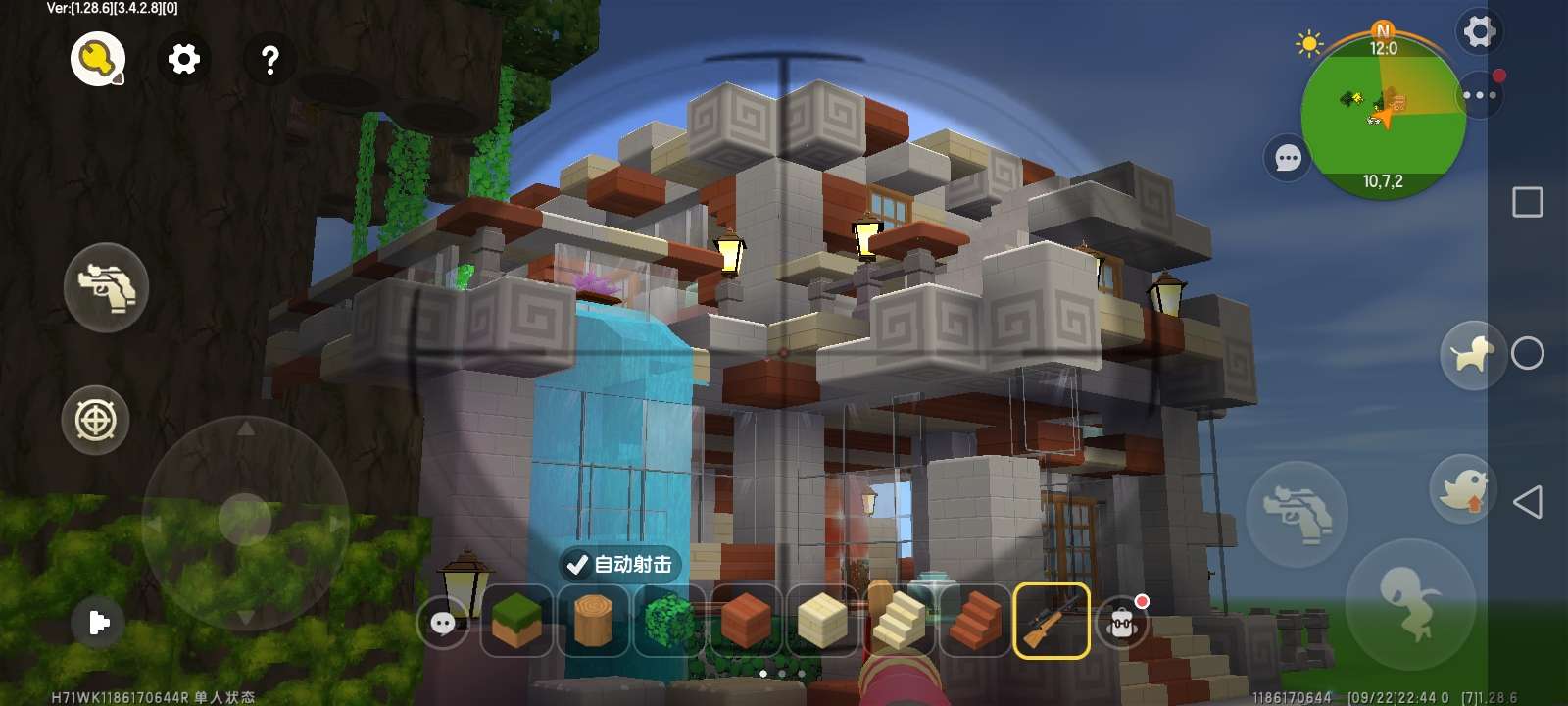Activate the crosshair aim button

[95, 421]
